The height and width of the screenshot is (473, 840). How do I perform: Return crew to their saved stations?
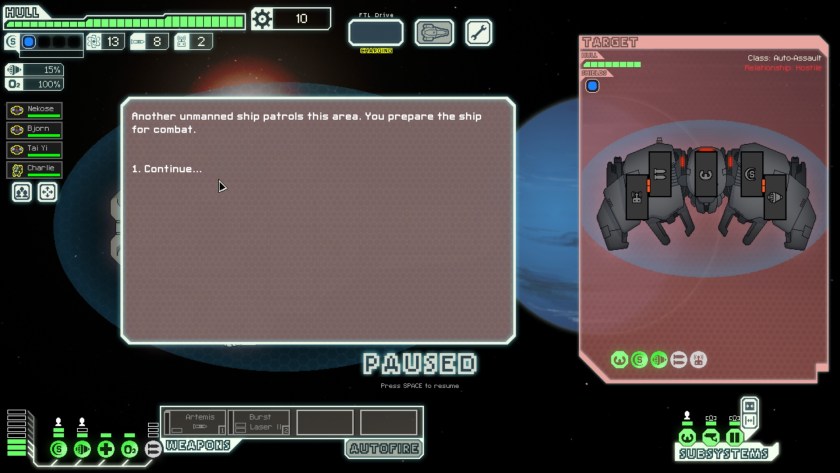coord(47,192)
